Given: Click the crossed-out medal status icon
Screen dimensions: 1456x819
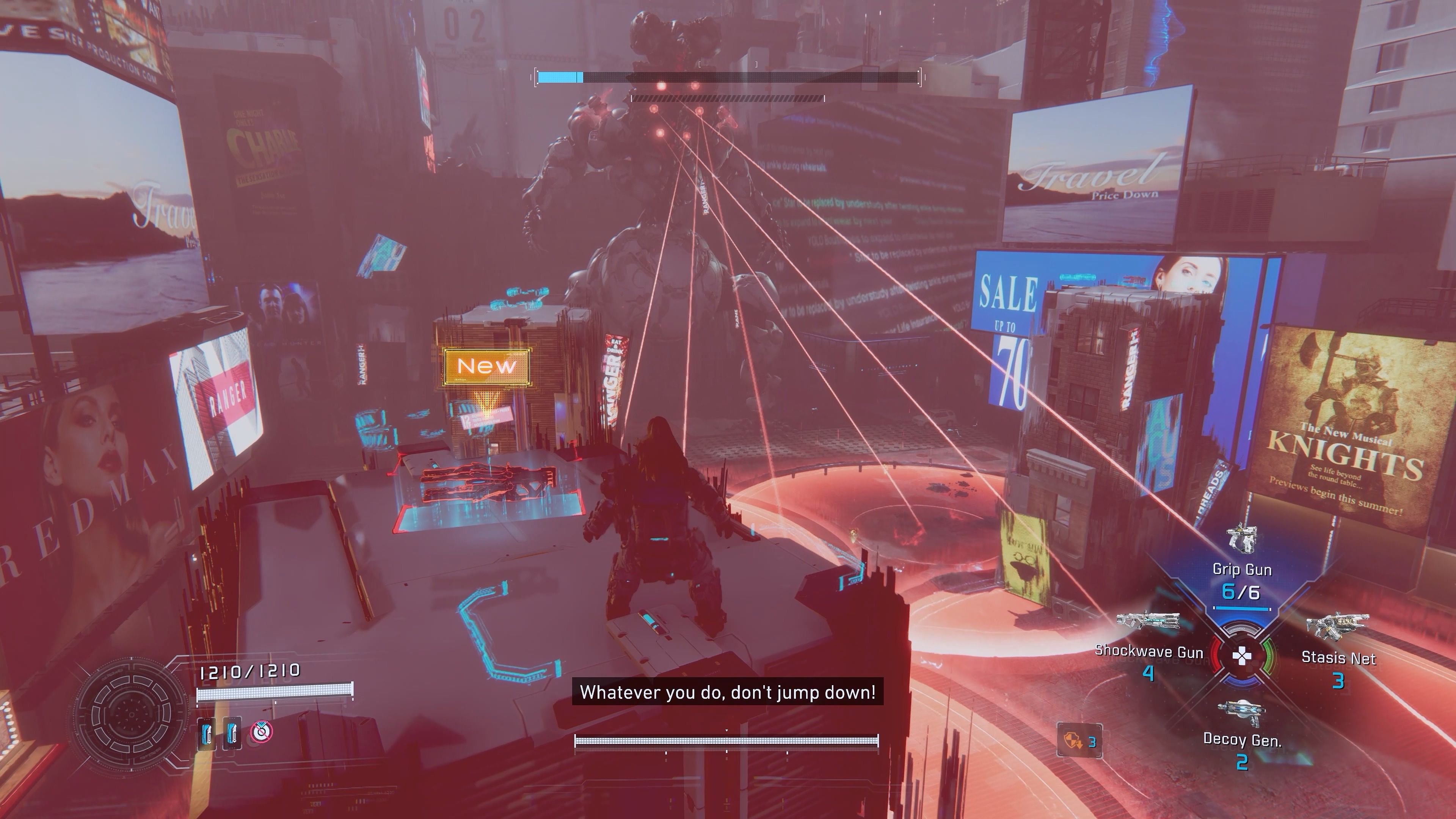Looking at the screenshot, I should click(x=261, y=732).
